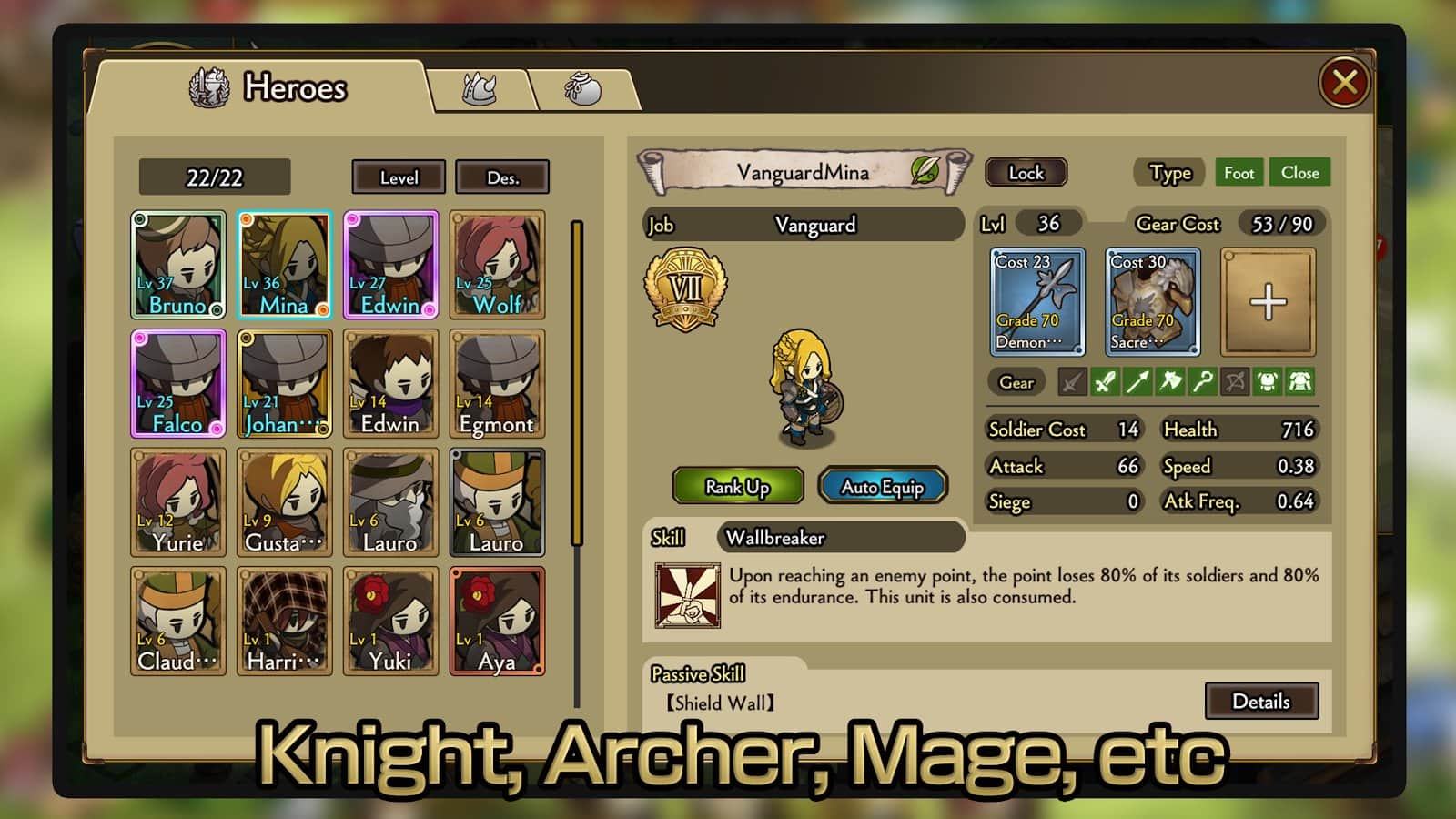Open the pouch items tab
Viewport: 1456px width, 819px height.
coord(582,89)
